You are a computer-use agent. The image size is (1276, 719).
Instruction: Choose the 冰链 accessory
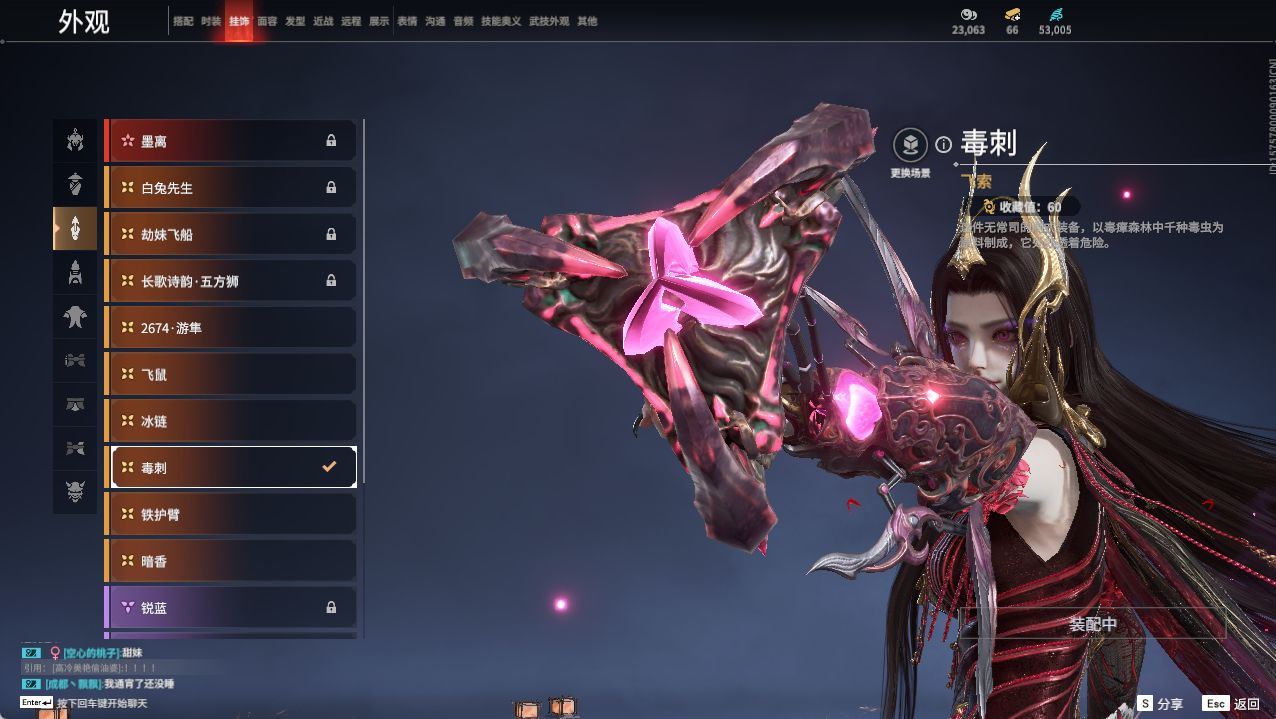230,421
